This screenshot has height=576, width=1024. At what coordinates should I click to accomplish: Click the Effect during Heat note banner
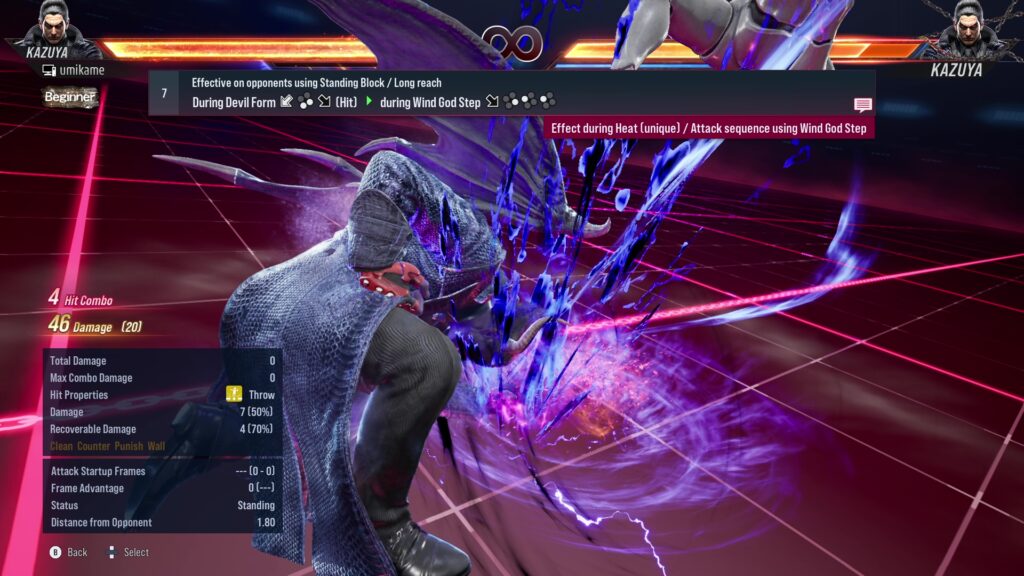point(709,128)
